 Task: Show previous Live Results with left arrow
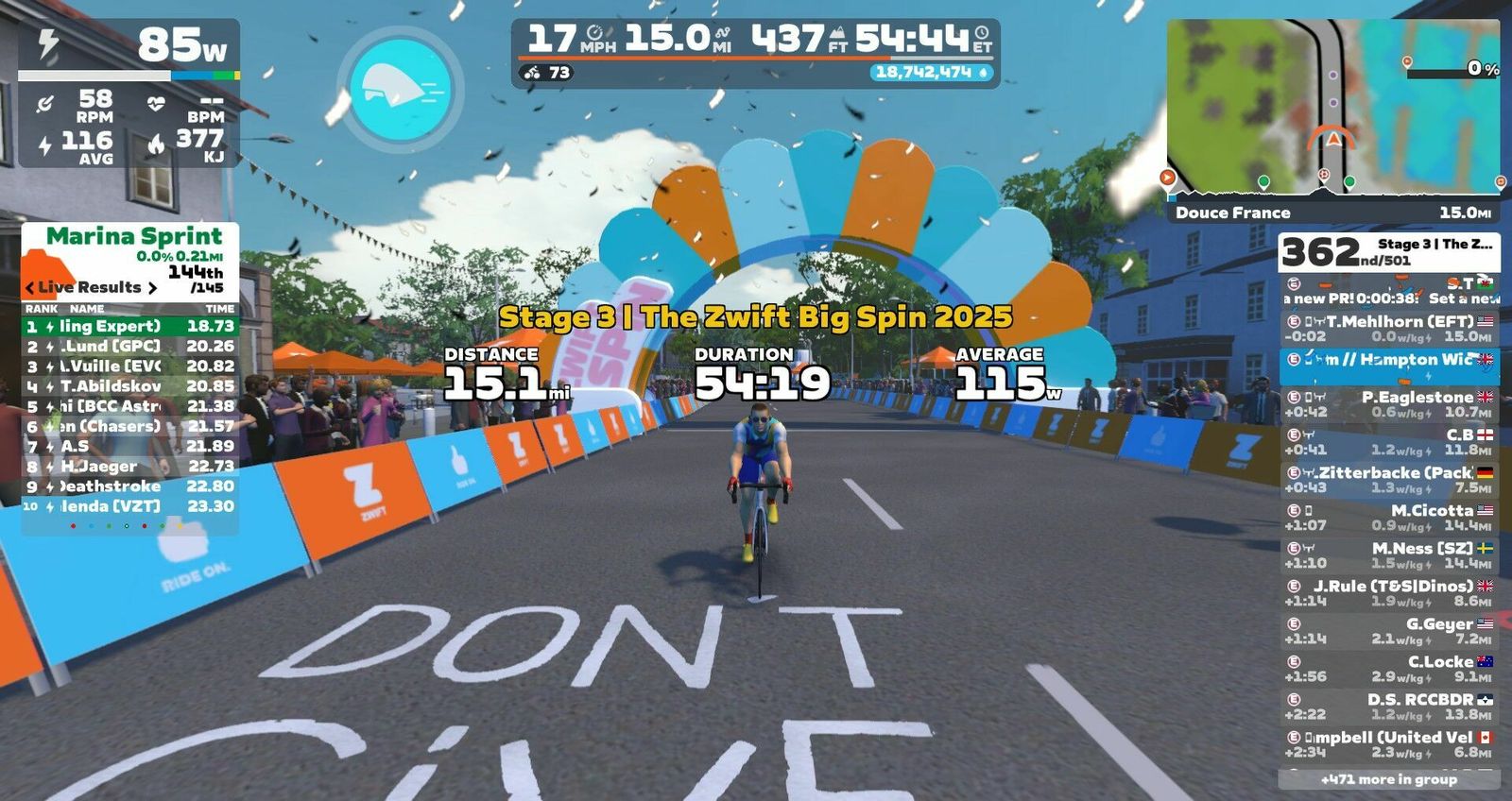[30, 287]
